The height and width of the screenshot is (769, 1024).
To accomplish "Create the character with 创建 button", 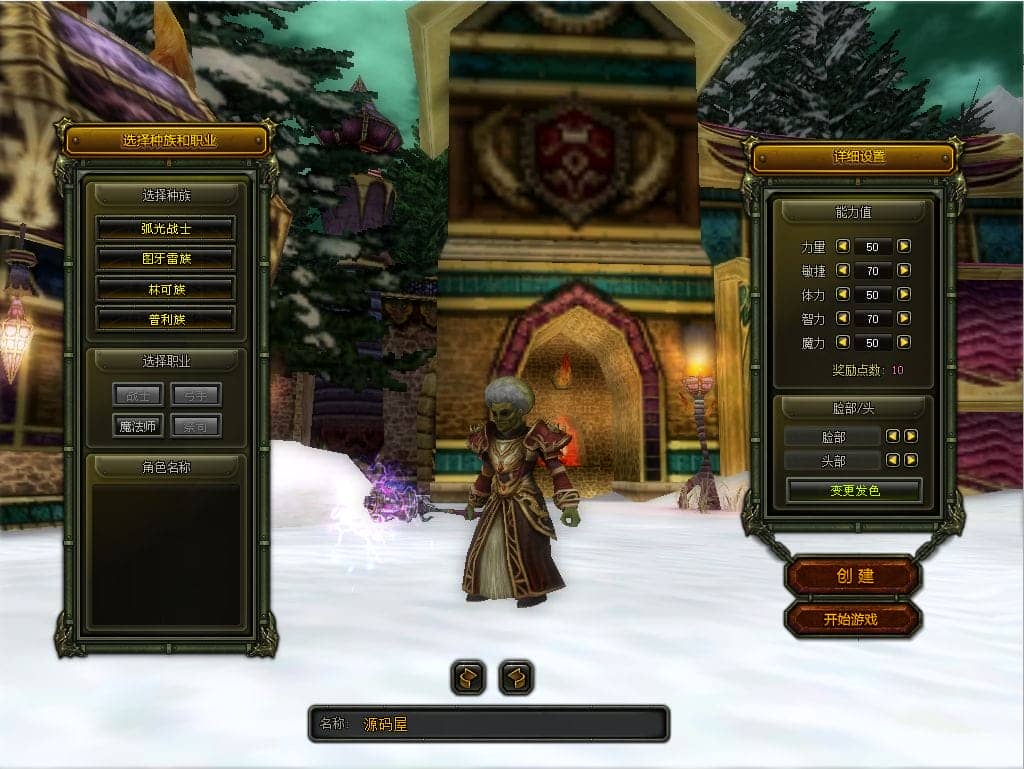I will pos(853,576).
